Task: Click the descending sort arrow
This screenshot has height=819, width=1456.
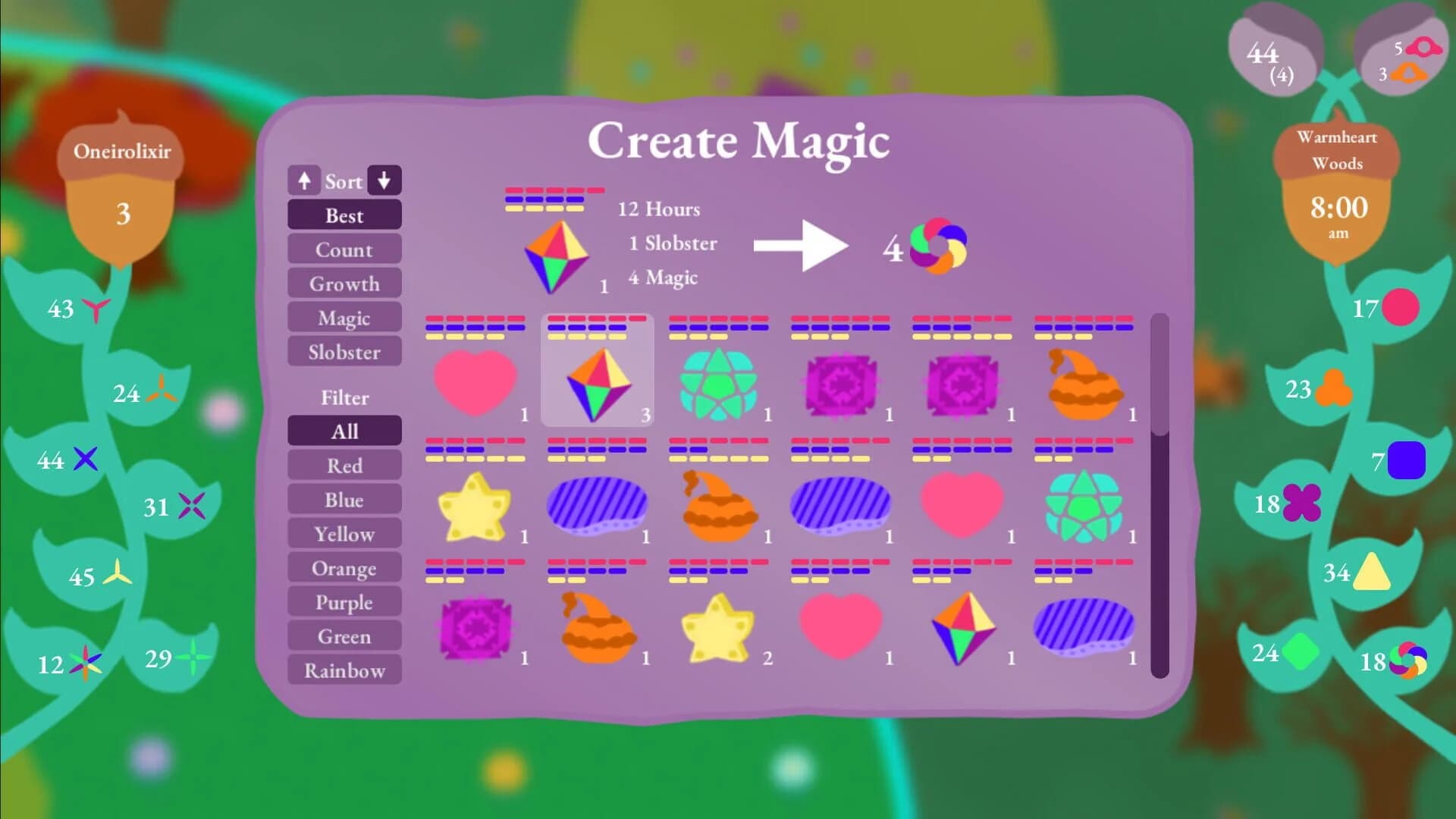Action: 384,180
